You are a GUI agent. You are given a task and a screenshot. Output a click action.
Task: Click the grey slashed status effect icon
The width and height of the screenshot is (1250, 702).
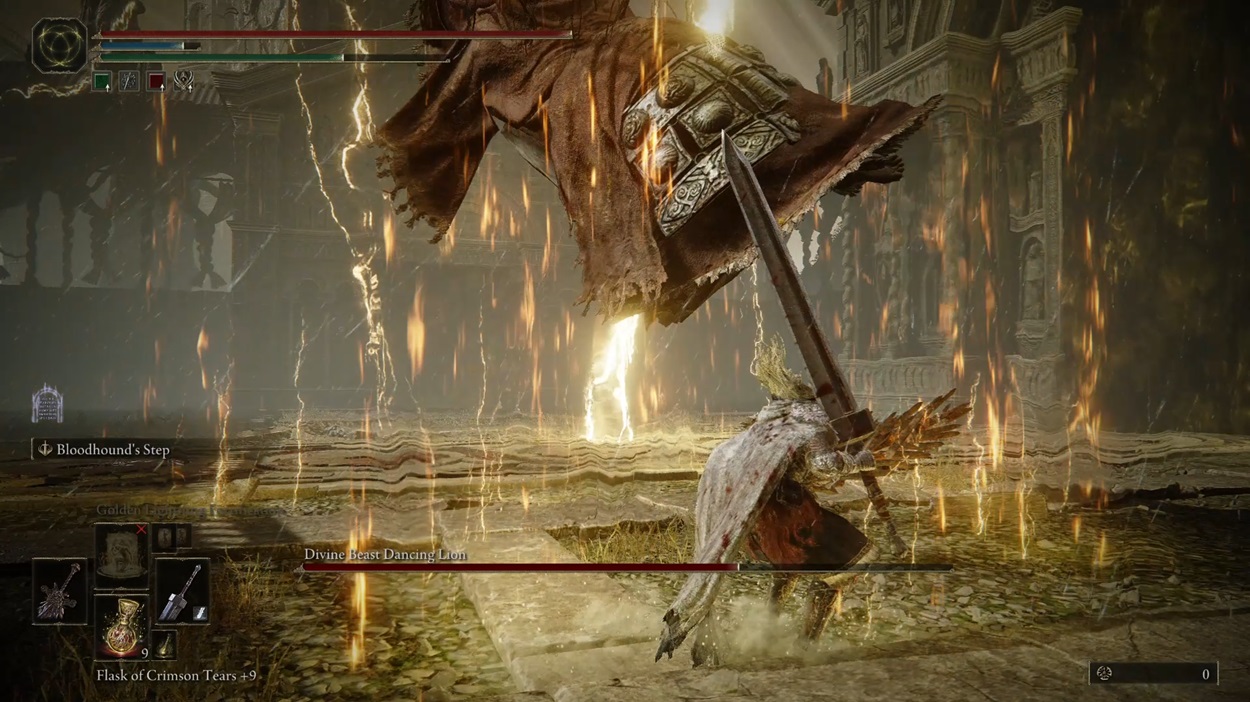pyautogui.click(x=129, y=82)
